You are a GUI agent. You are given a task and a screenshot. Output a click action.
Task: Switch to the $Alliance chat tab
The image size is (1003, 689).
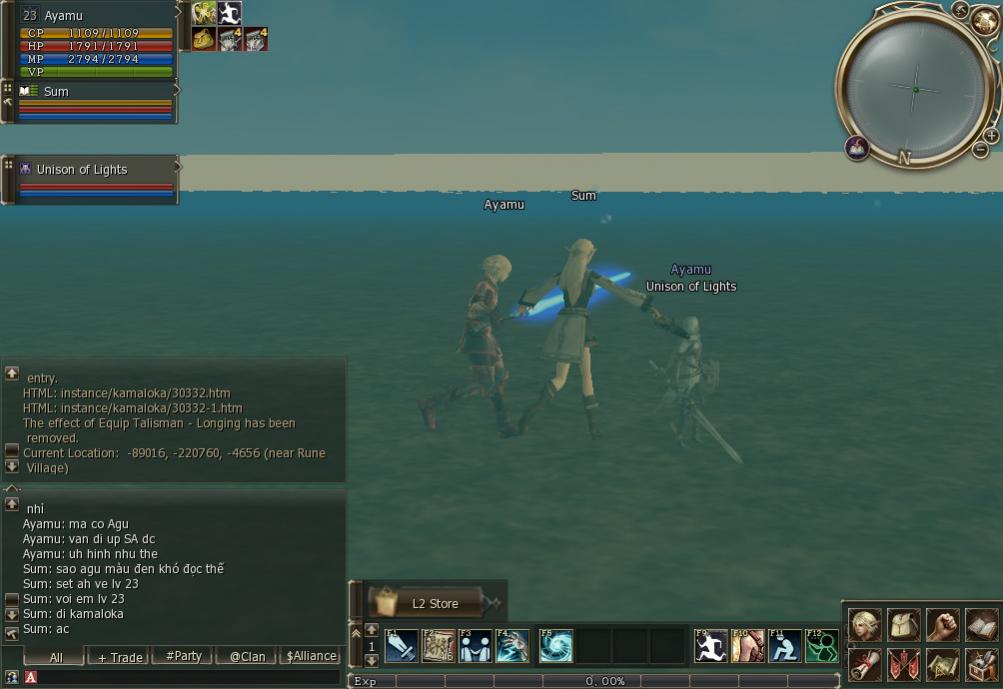tap(310, 657)
